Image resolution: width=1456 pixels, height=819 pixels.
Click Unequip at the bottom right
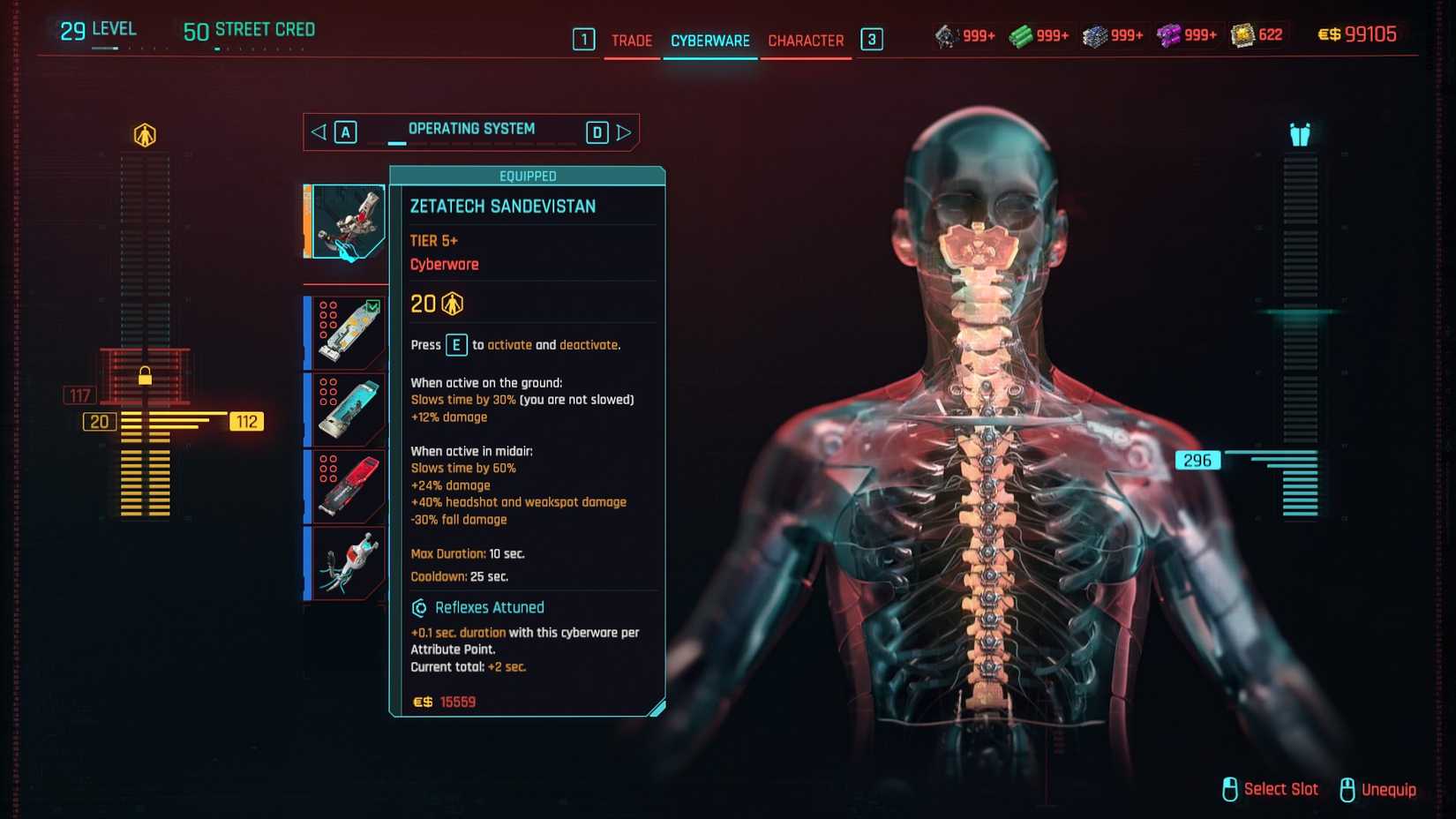coord(1388,790)
